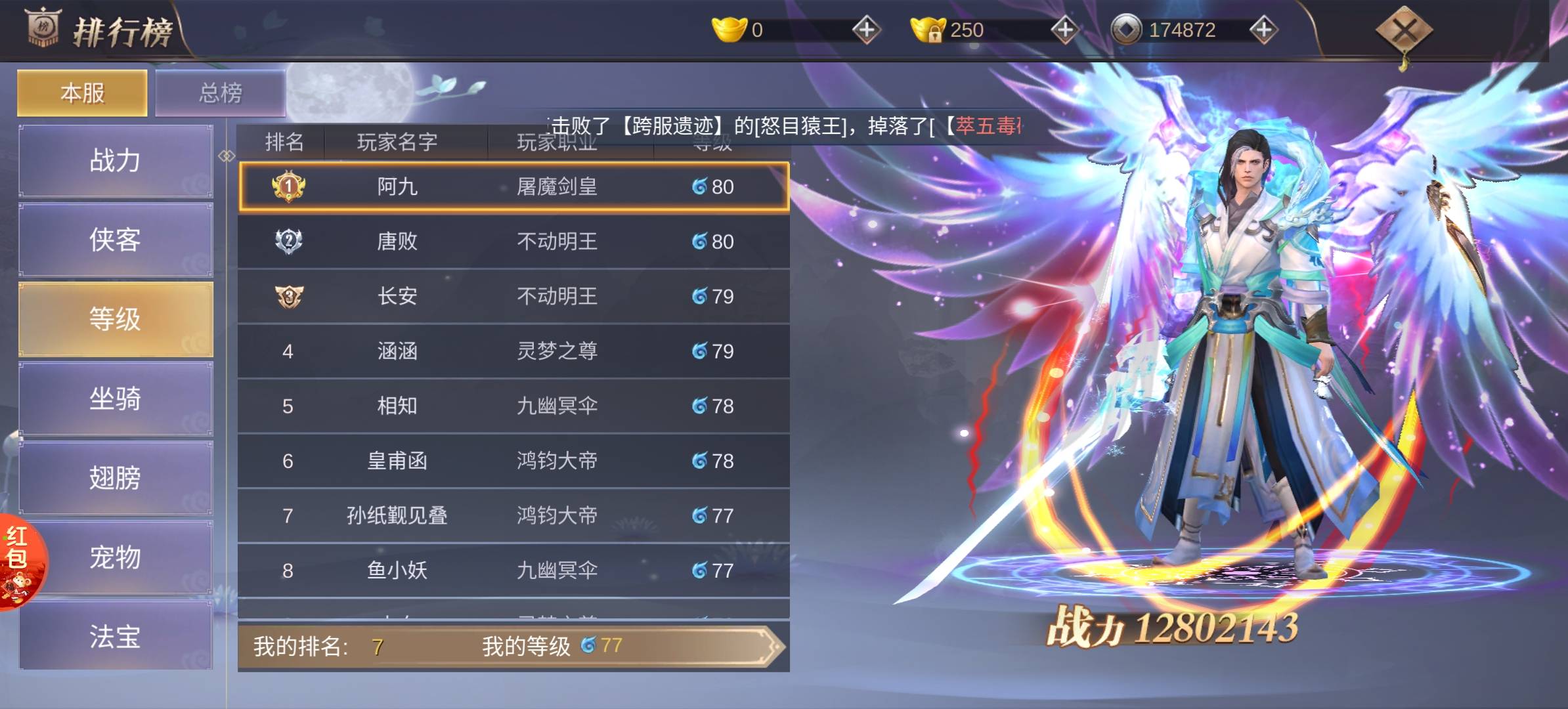
Task: Select second-ranked player 唐败
Action: [x=513, y=242]
